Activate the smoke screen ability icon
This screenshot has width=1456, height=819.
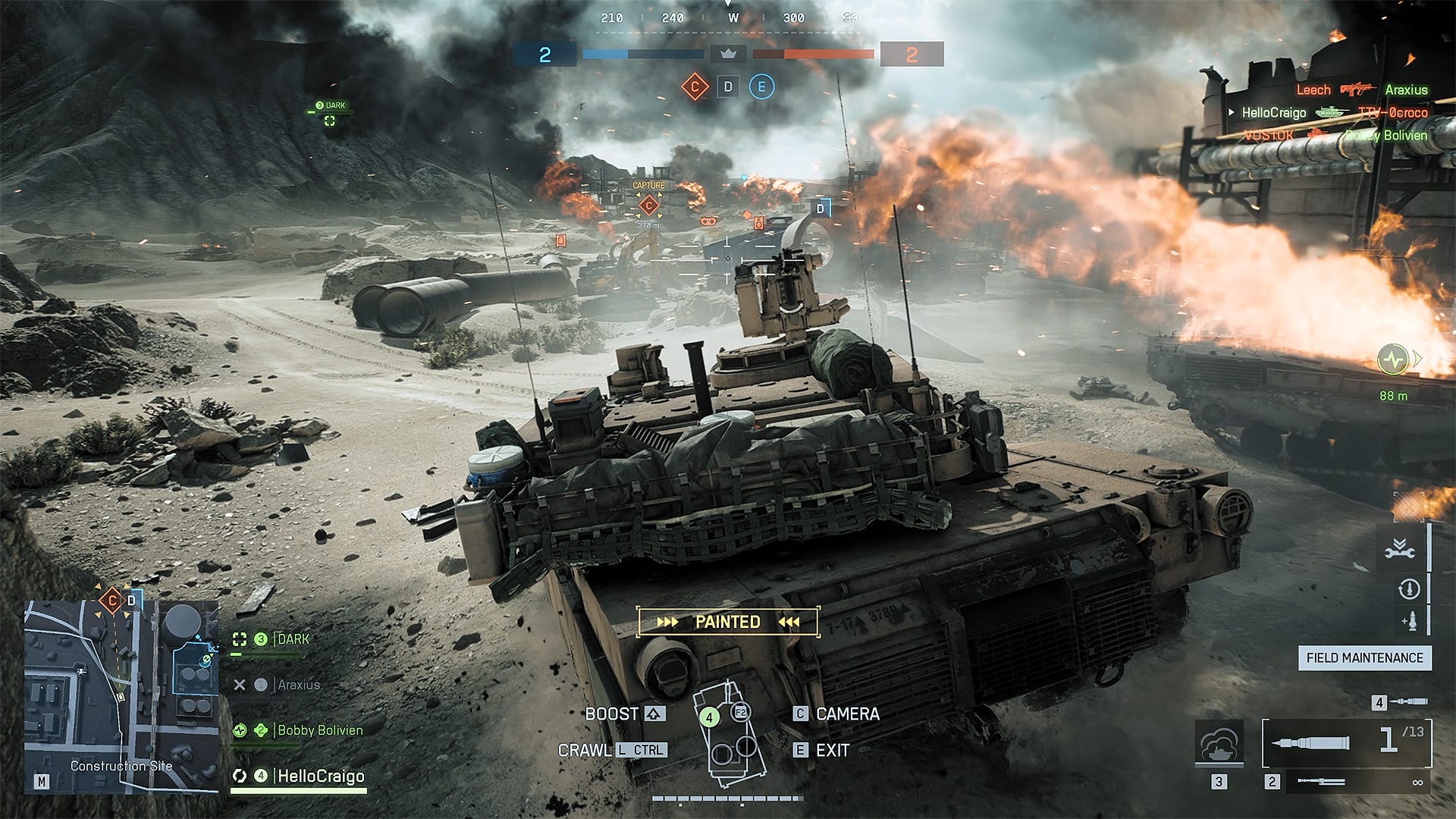[1219, 744]
